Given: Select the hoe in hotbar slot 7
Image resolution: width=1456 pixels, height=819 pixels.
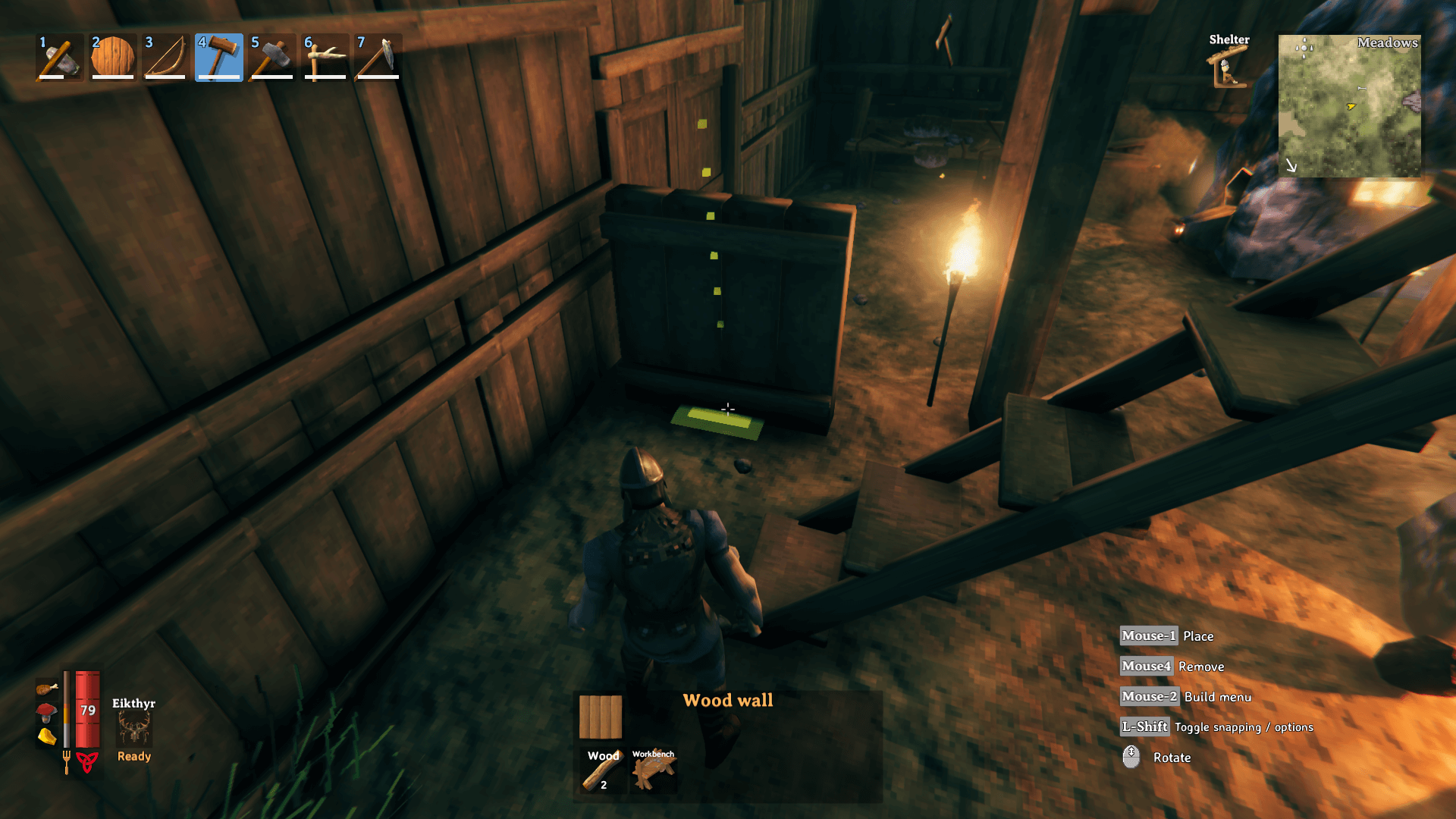Looking at the screenshot, I should pyautogui.click(x=378, y=58).
